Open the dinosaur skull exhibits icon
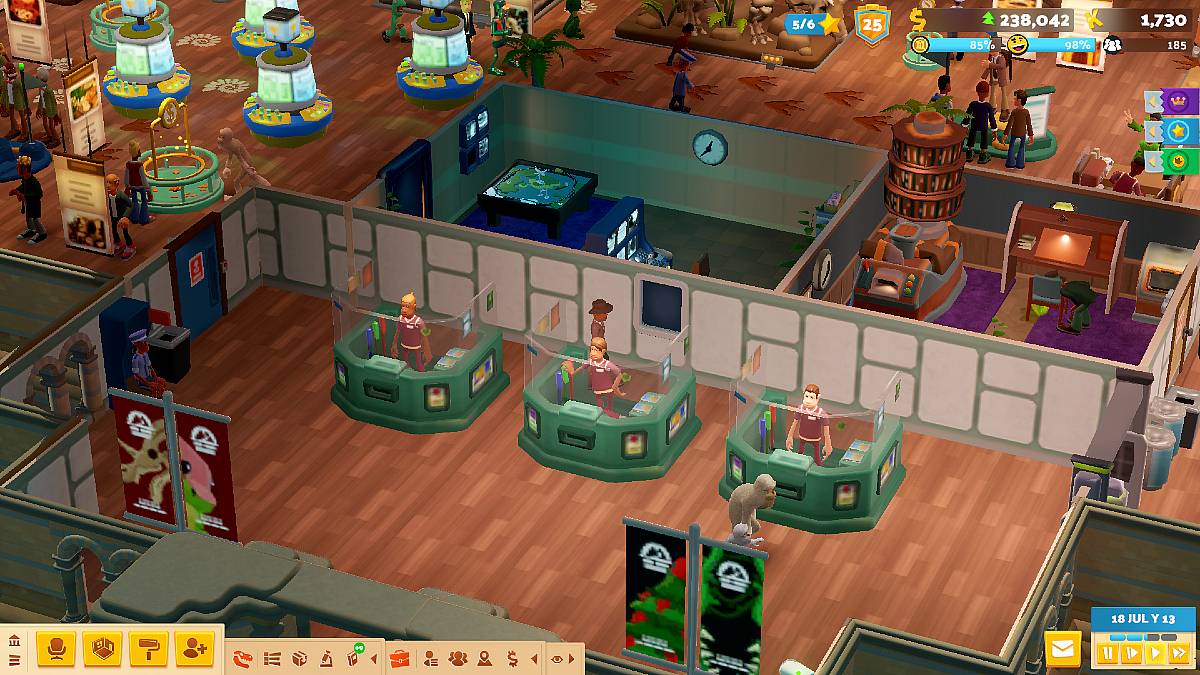This screenshot has width=1200, height=675. (x=243, y=658)
